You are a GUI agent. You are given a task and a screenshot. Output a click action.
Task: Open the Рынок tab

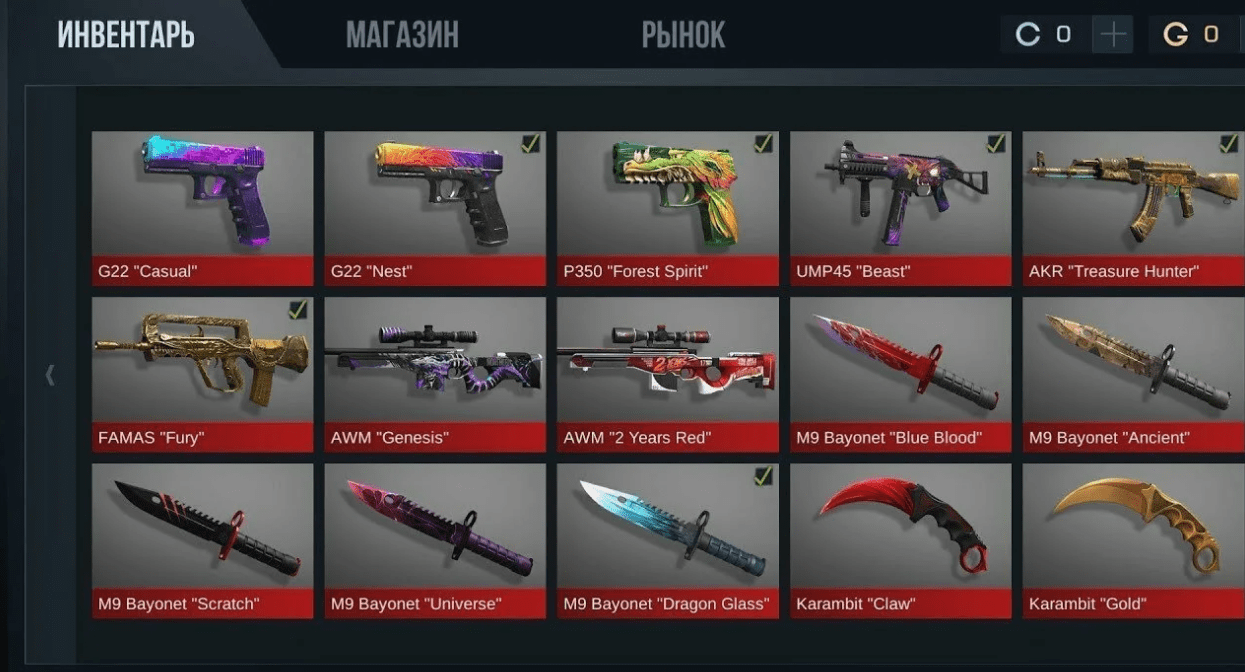683,35
